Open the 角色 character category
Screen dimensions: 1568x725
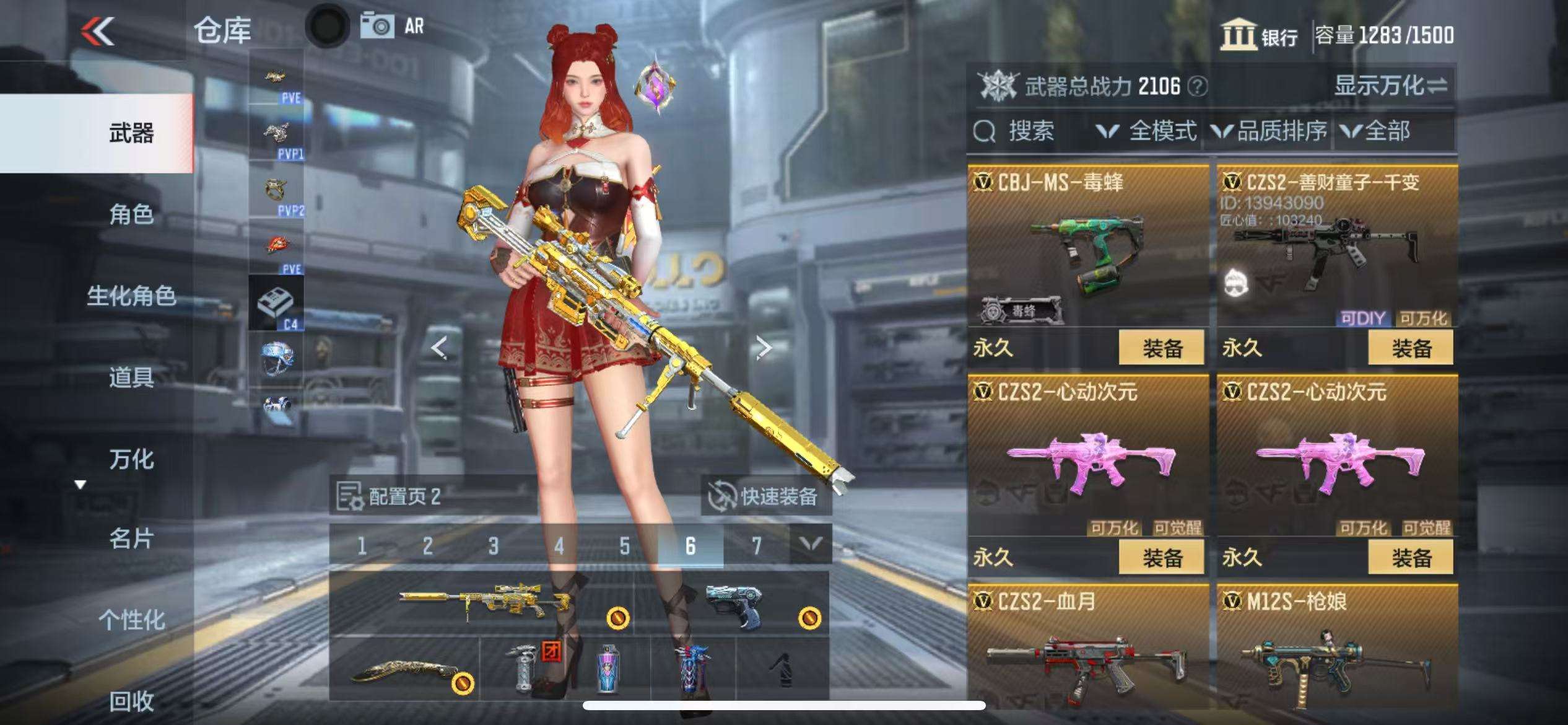click(x=131, y=214)
